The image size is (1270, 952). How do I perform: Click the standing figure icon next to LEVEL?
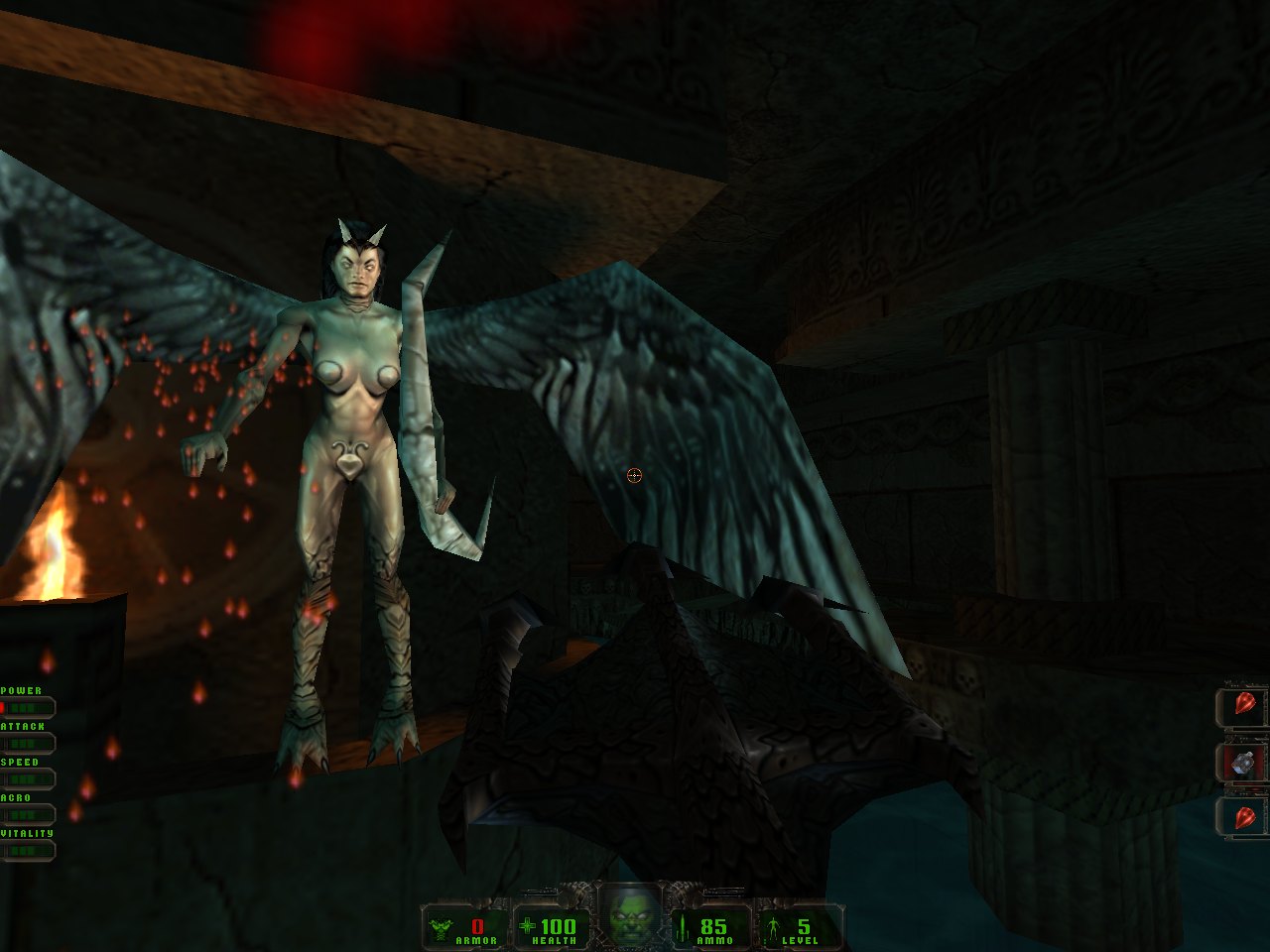pos(772,927)
